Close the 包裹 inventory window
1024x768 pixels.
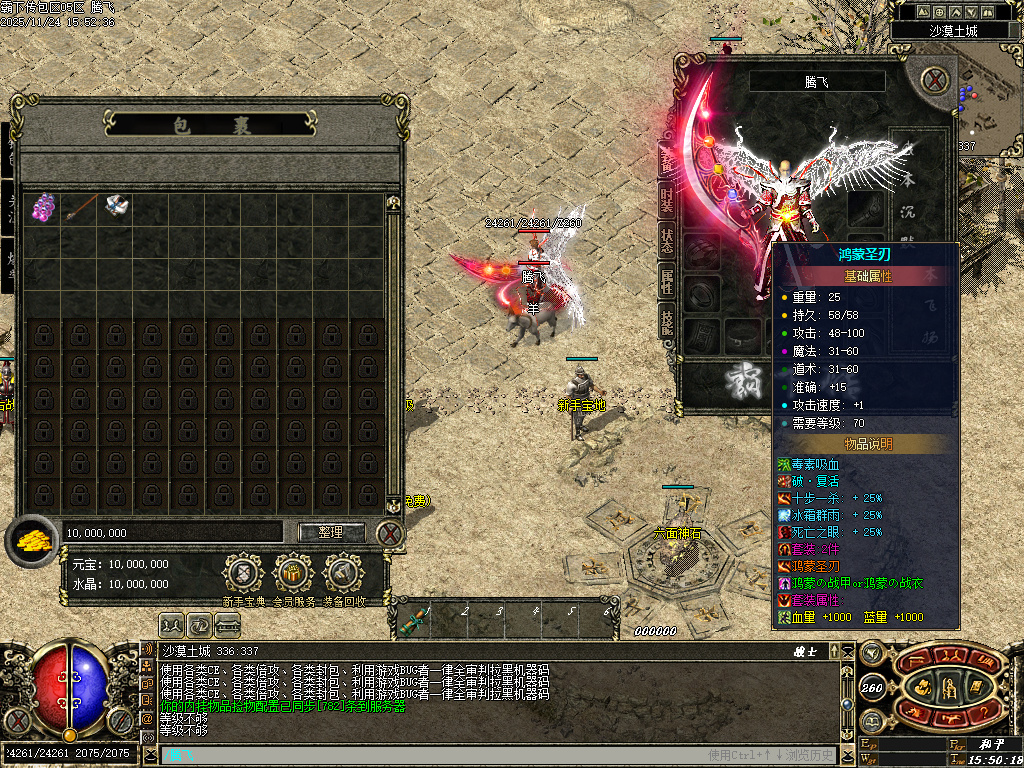point(390,534)
